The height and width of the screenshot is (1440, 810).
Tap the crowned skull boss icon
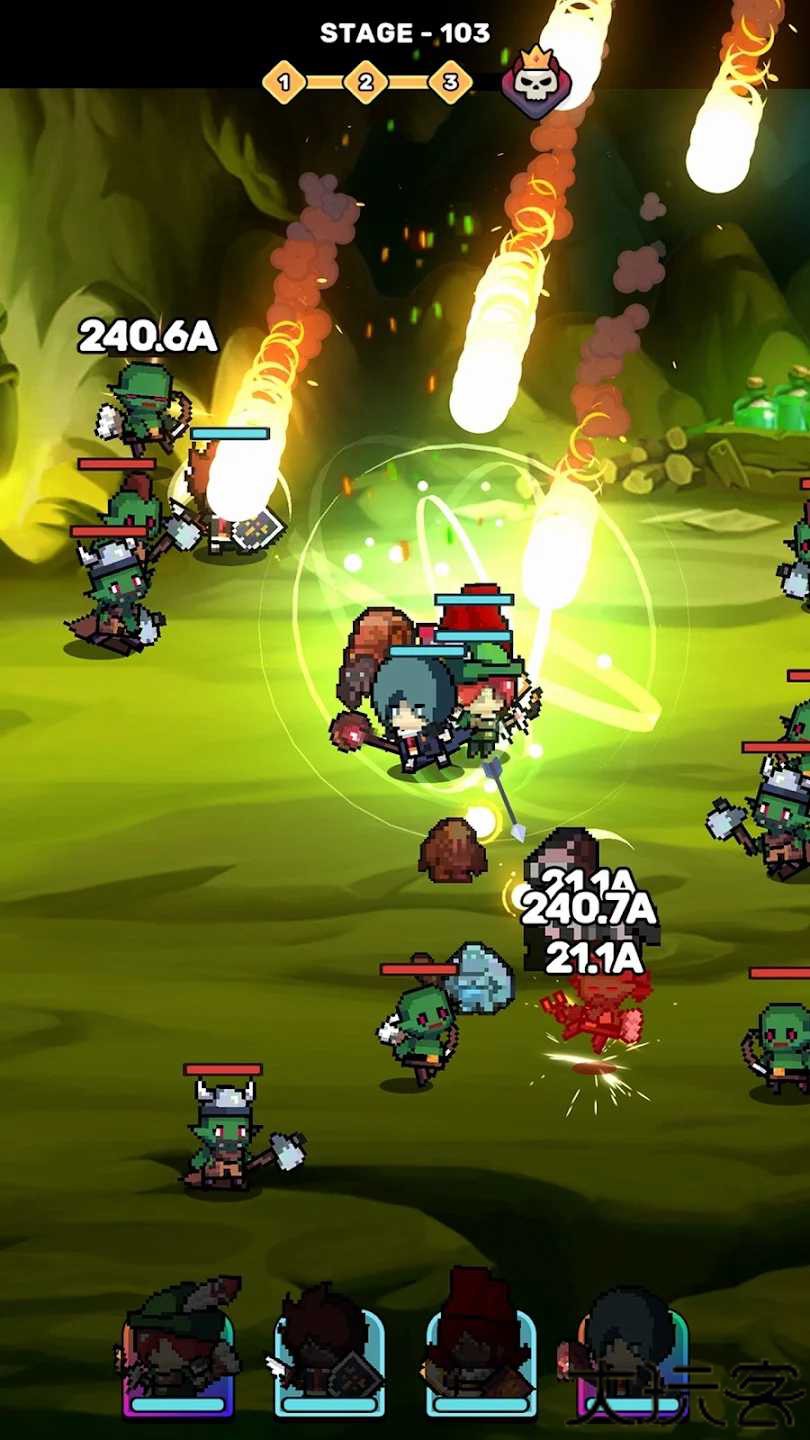click(536, 82)
